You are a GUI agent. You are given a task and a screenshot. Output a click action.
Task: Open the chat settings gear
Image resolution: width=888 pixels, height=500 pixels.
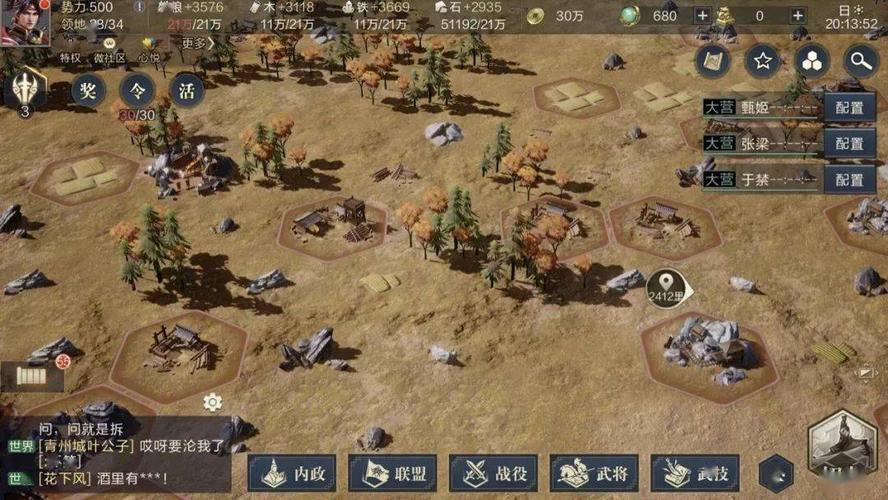(x=212, y=402)
